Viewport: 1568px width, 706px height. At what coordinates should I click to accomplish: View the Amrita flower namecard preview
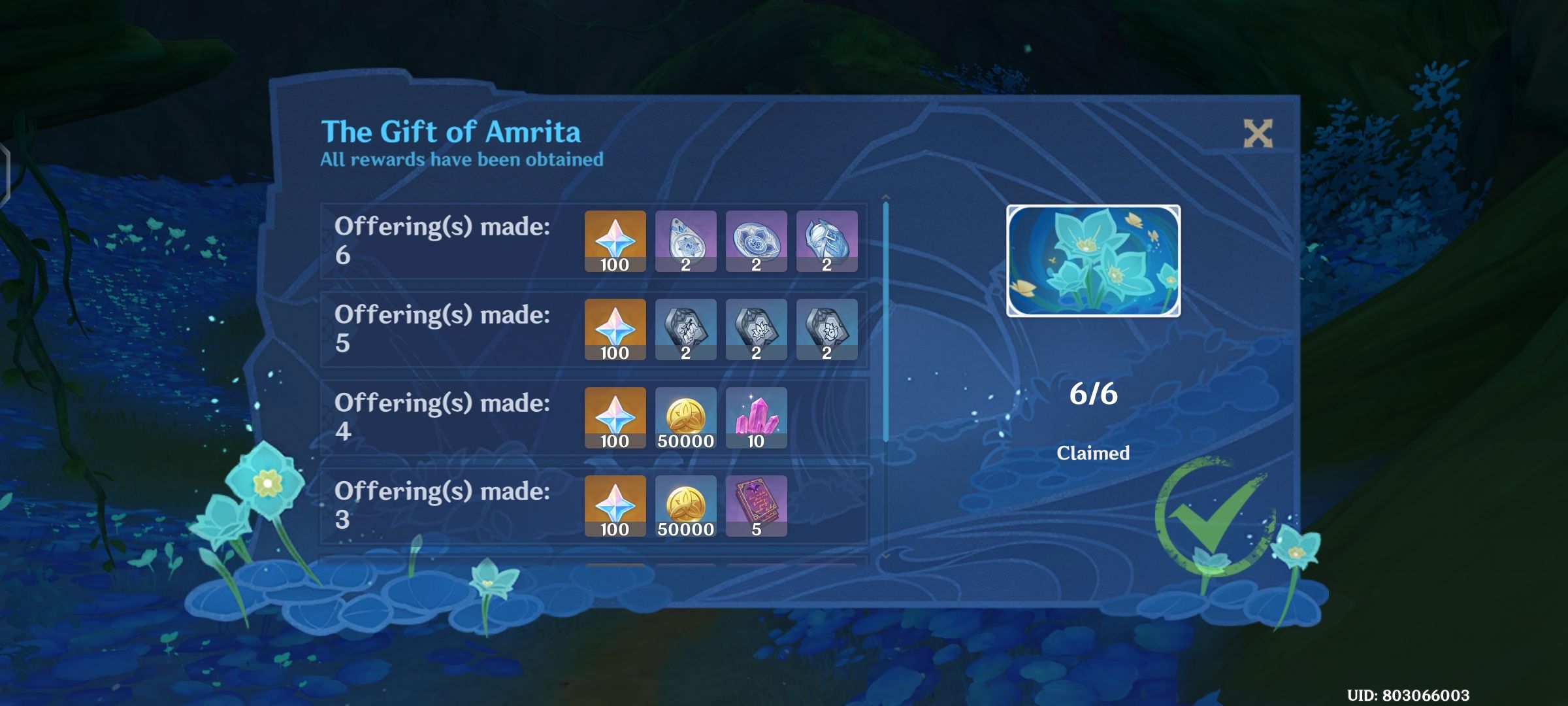coord(1093,261)
